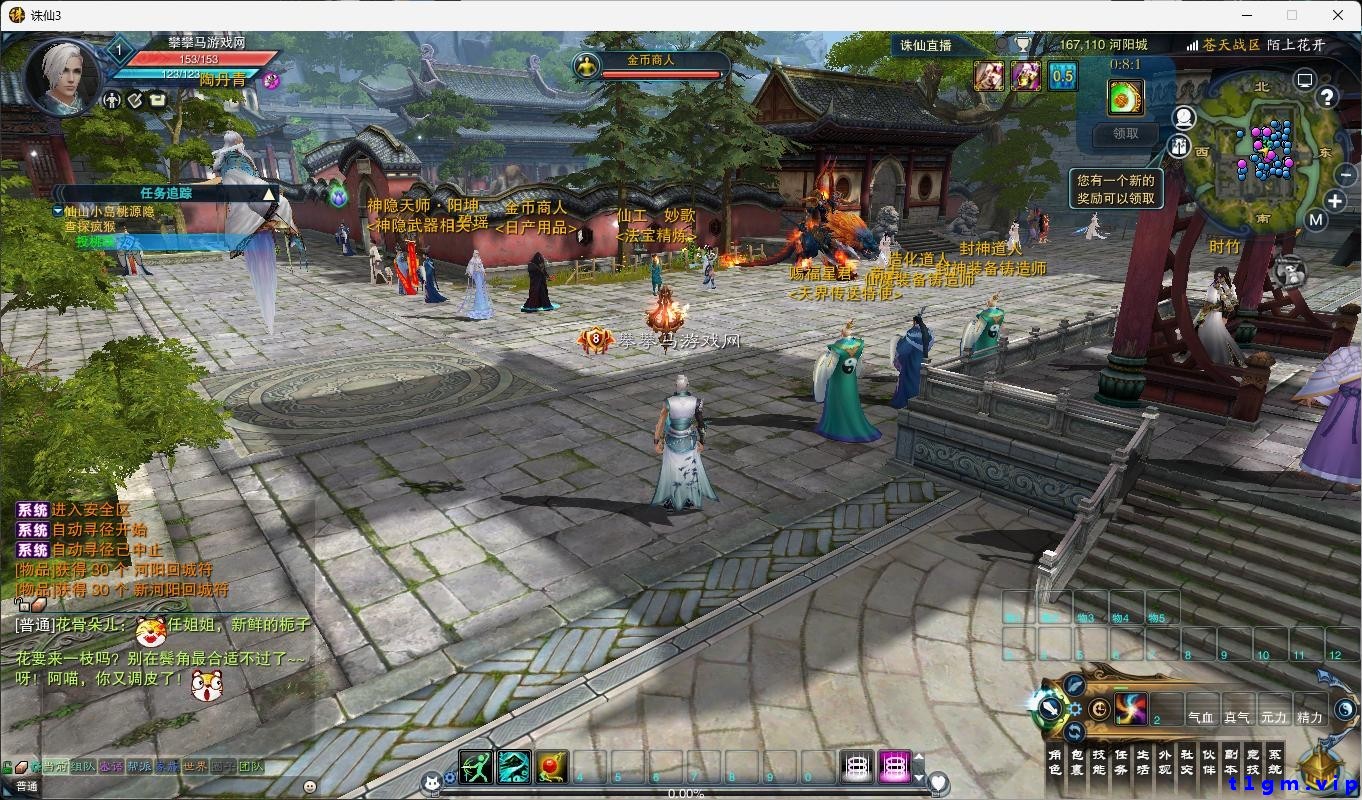Viewport: 1362px width, 800px height.
Task: Open the chat emoji smiley picker
Action: (x=309, y=786)
